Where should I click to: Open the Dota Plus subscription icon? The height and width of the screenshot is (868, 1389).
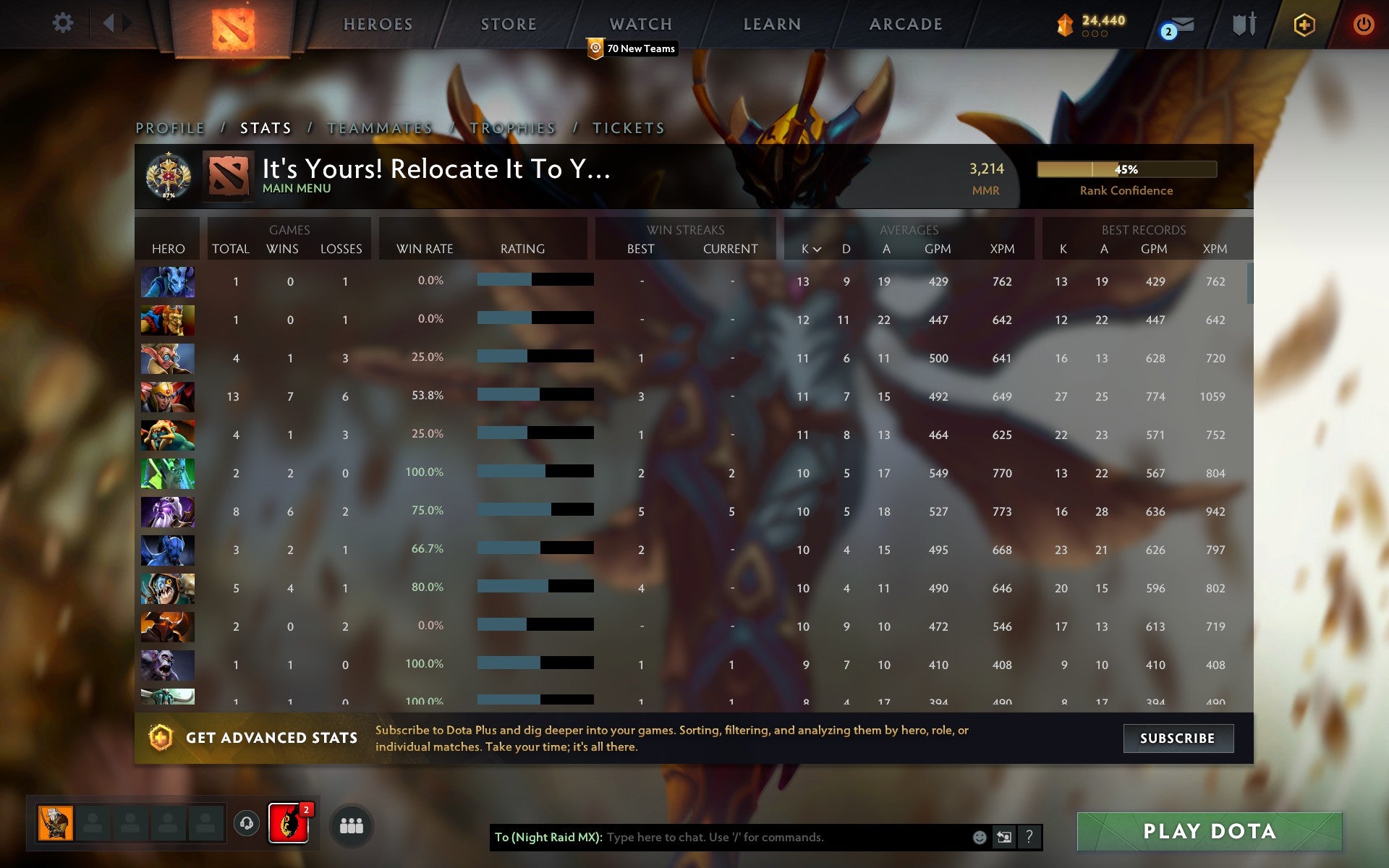[1304, 23]
